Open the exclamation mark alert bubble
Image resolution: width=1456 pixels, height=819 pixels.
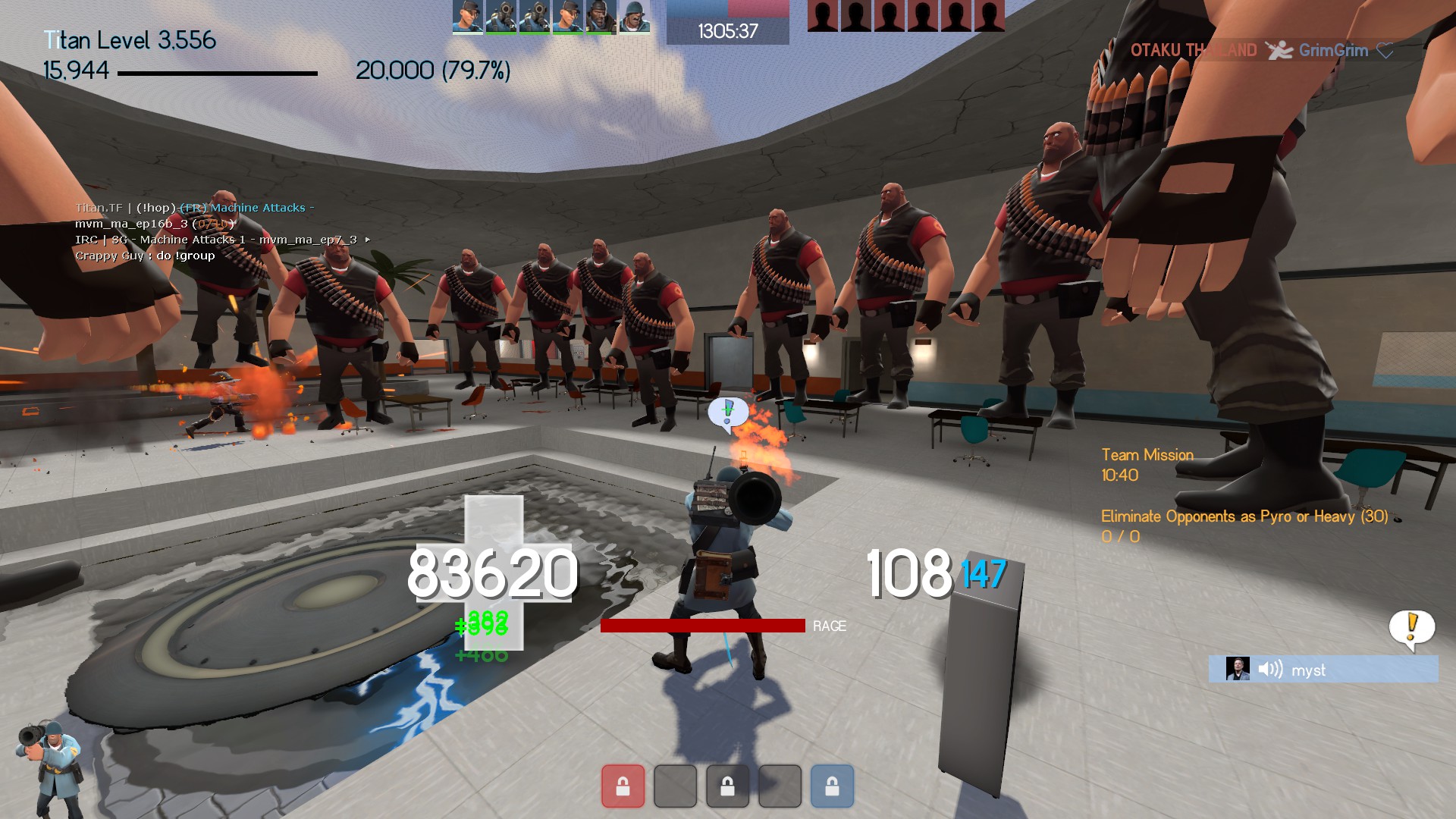[x=1411, y=628]
